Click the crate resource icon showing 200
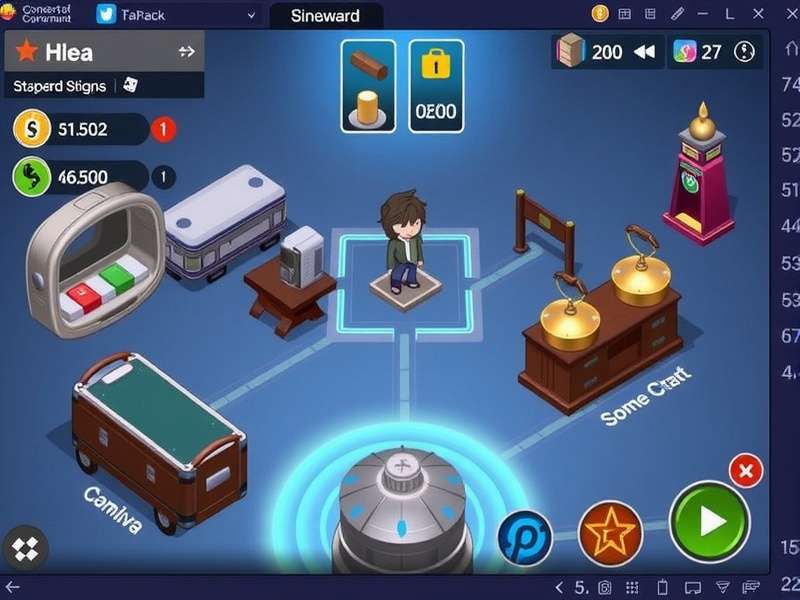This screenshot has width=800, height=600. pos(571,51)
